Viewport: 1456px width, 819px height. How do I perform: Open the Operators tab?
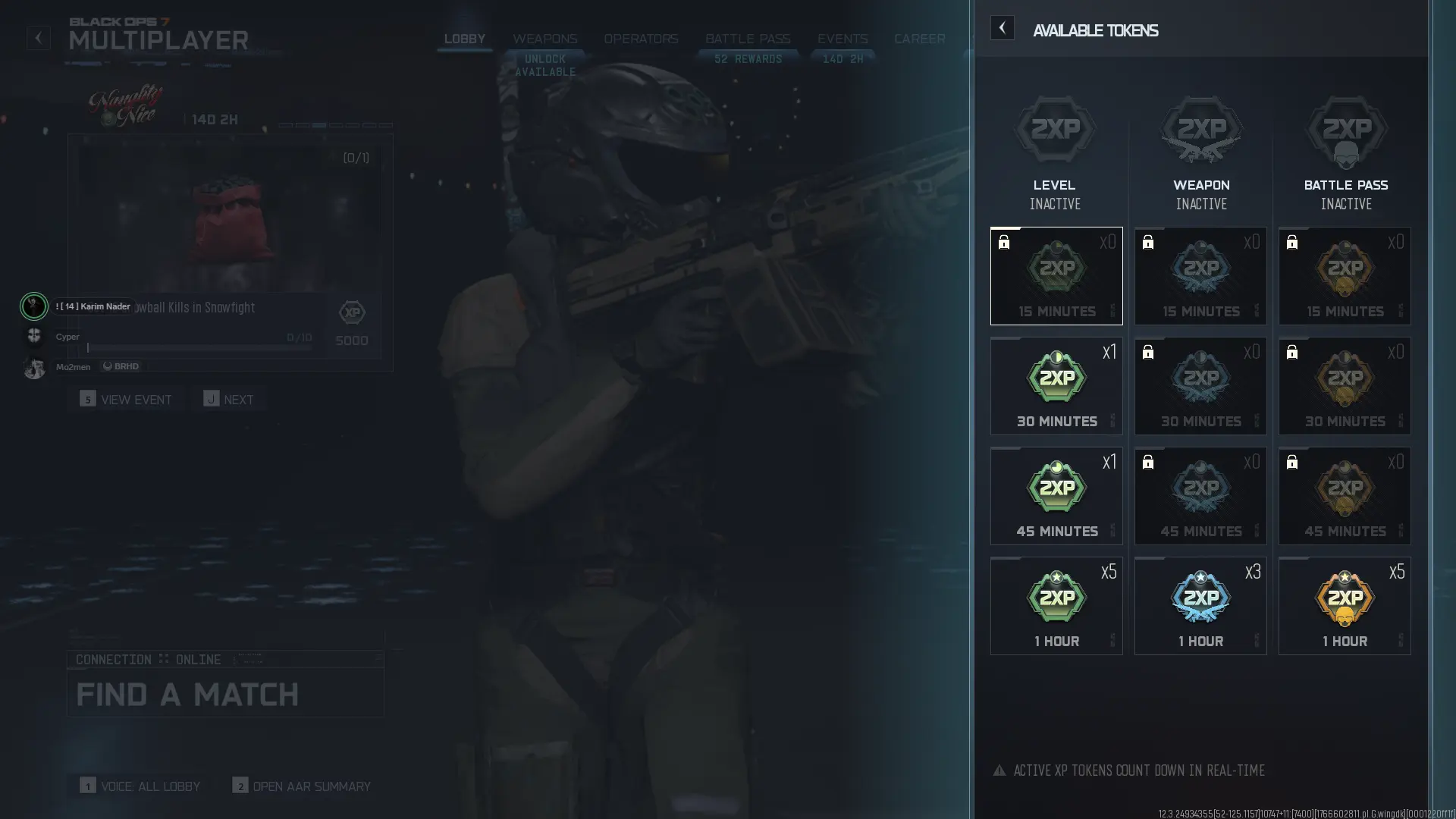(x=641, y=39)
